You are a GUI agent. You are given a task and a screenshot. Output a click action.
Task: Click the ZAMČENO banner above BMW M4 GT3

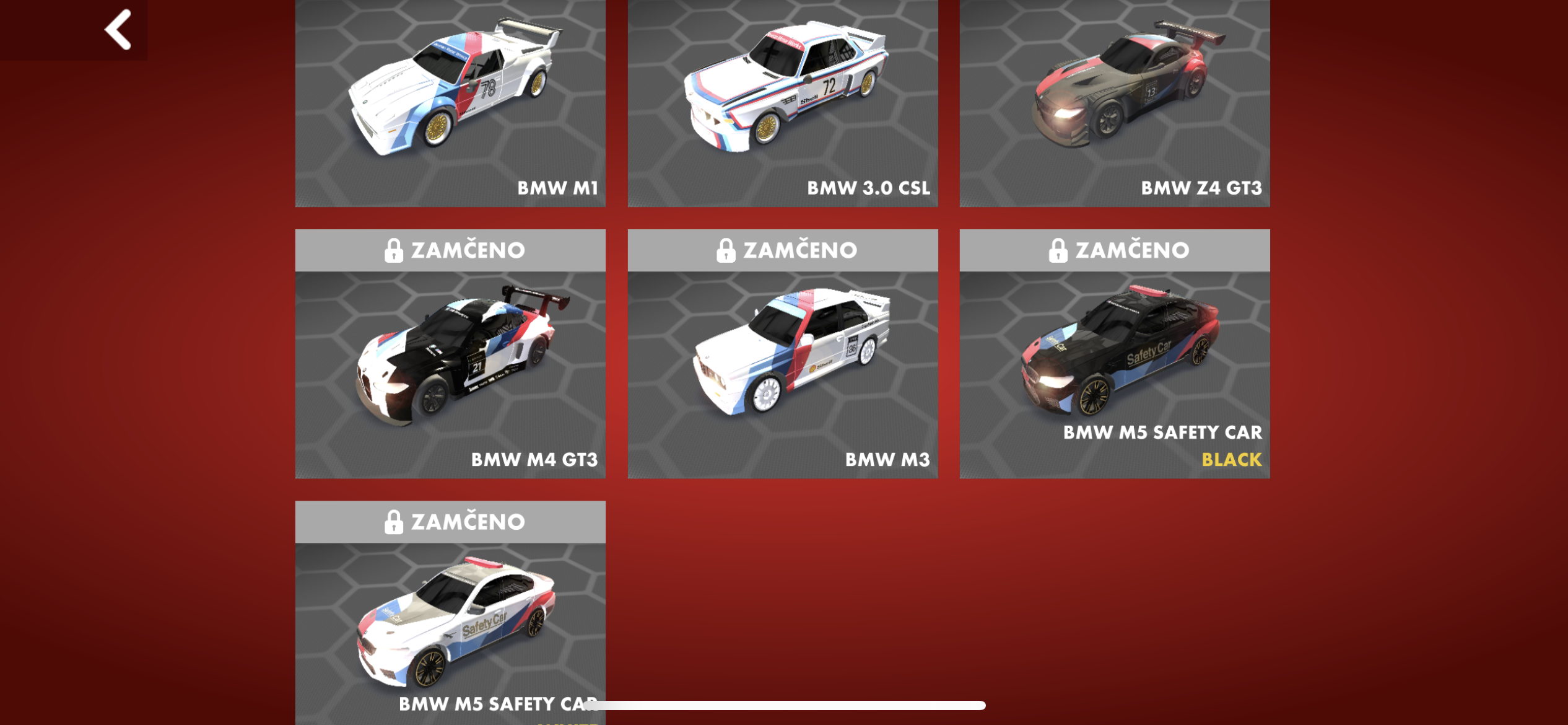pos(468,250)
